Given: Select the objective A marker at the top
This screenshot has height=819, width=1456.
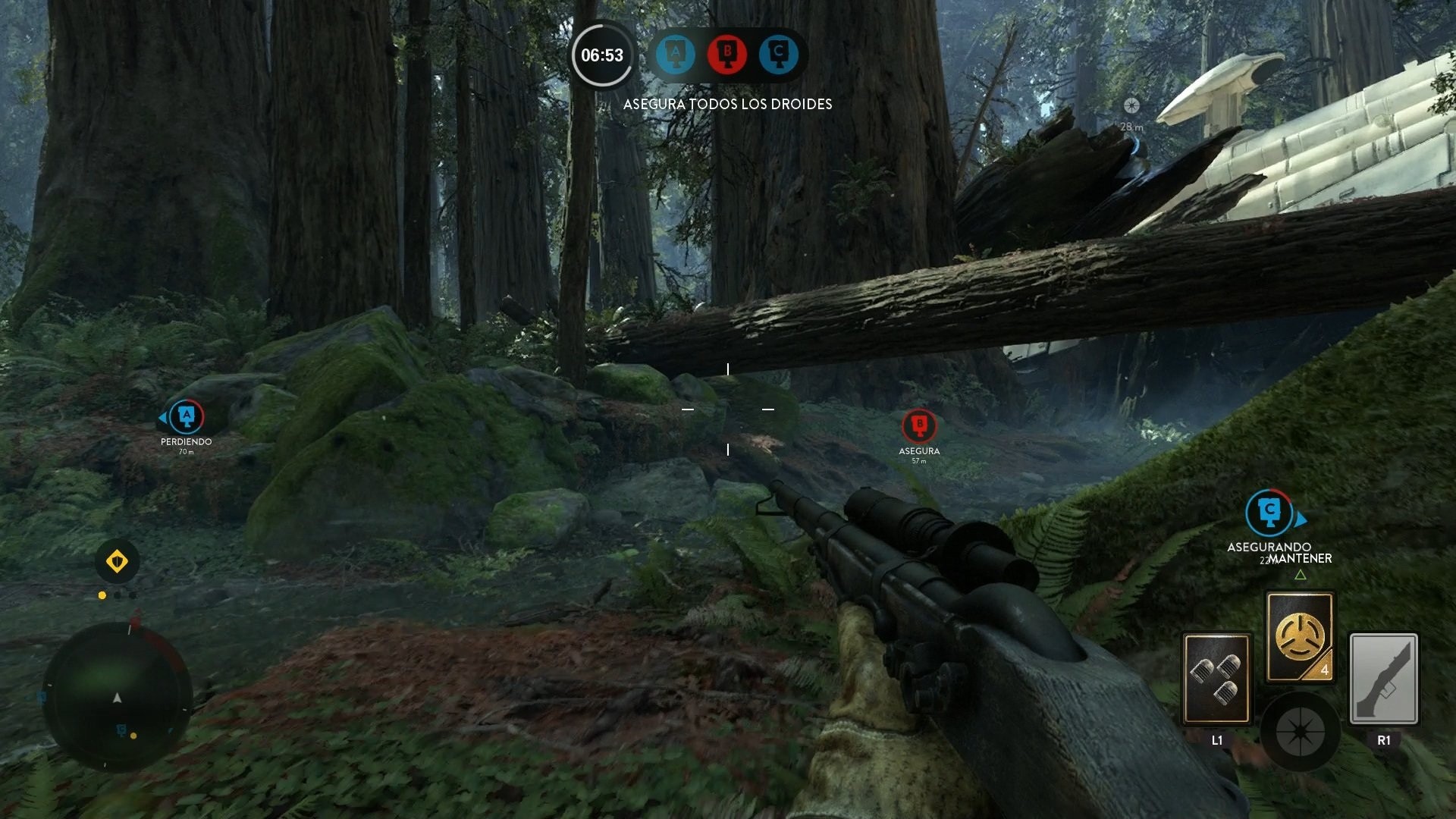Looking at the screenshot, I should (x=676, y=55).
